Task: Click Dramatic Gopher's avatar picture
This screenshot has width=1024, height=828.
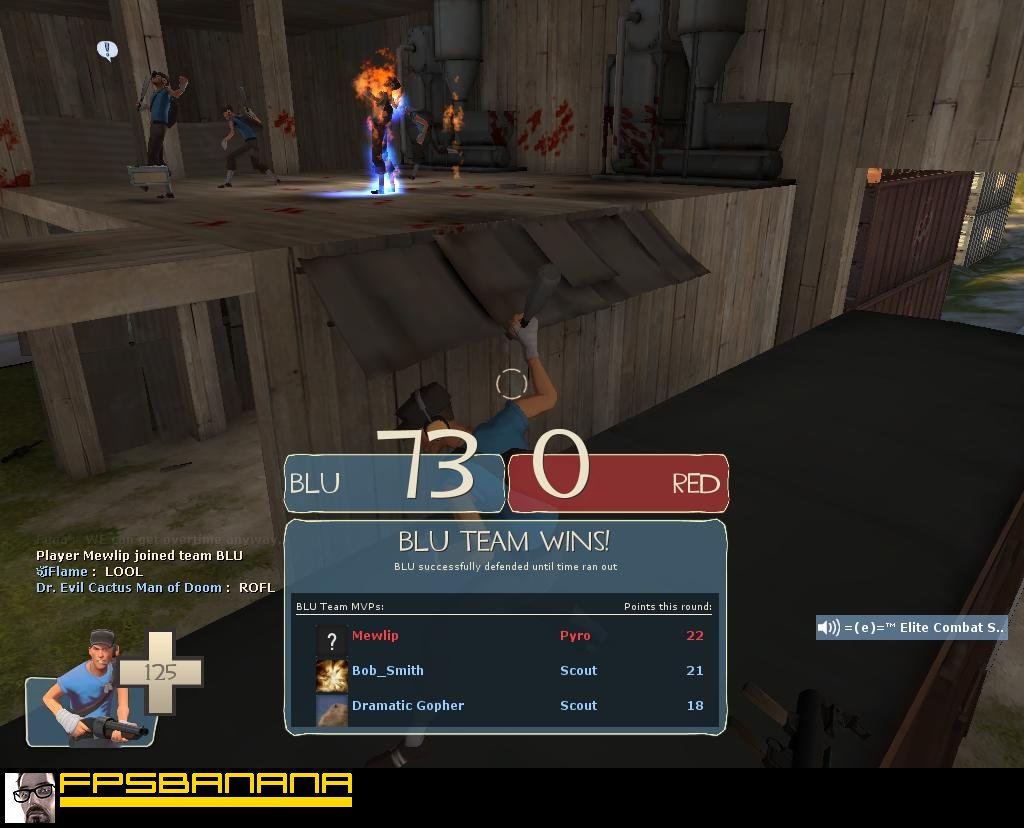Action: click(331, 710)
